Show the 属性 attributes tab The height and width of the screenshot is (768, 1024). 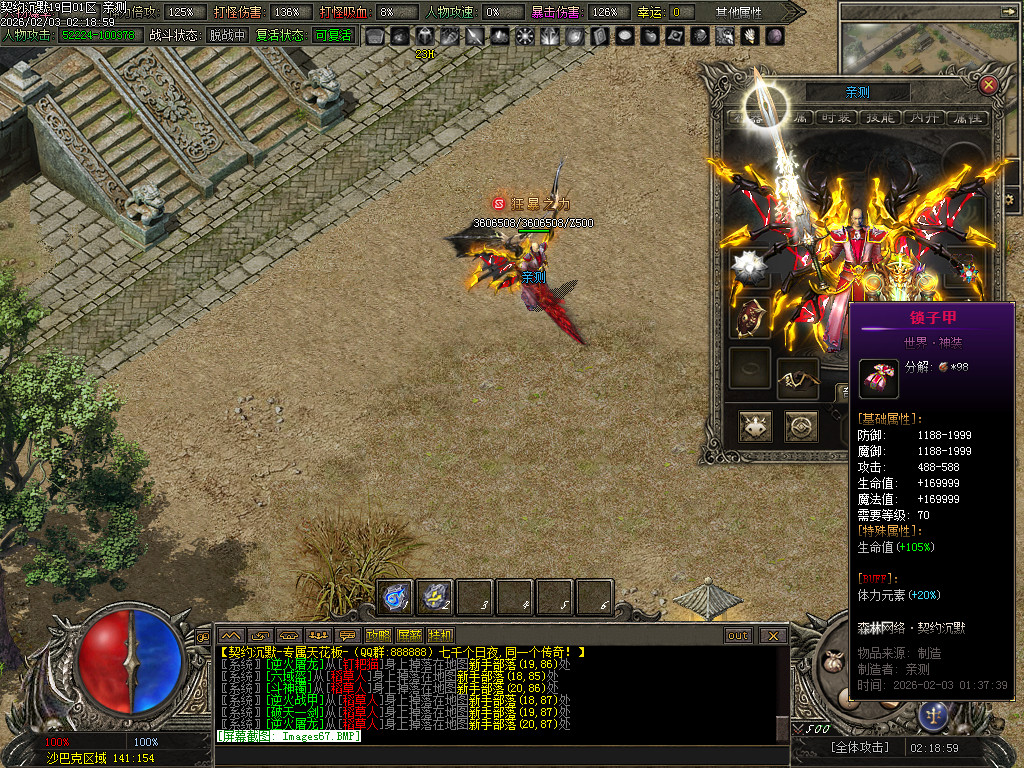pos(966,118)
